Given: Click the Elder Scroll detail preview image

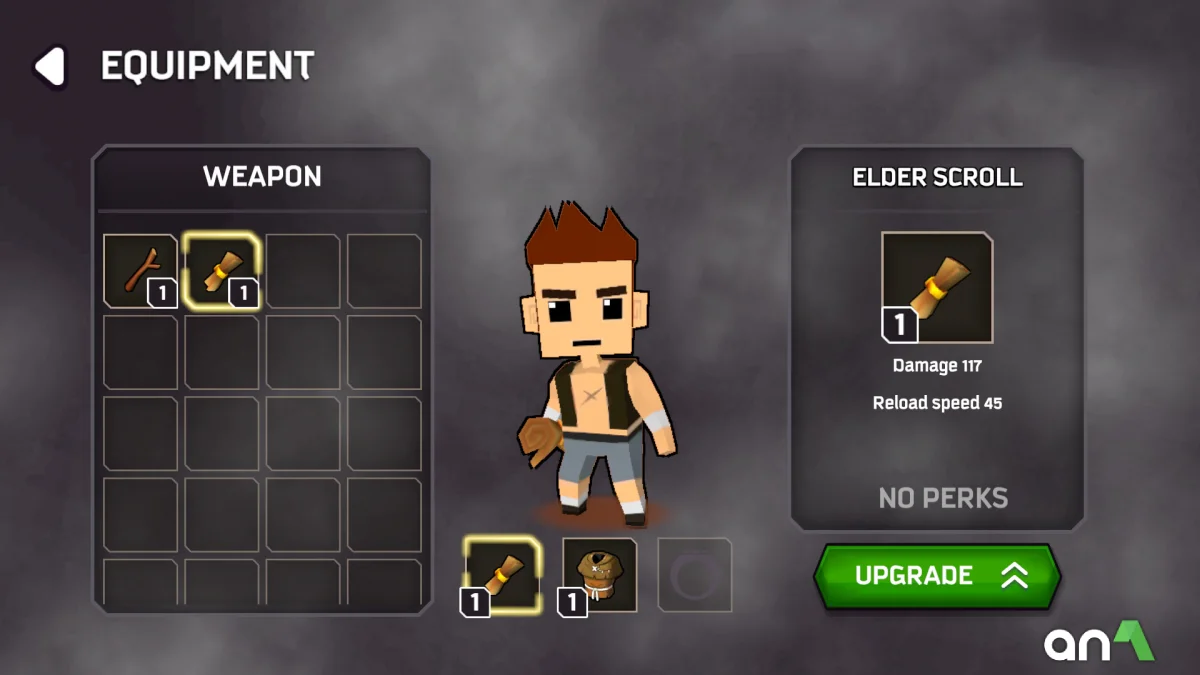Looking at the screenshot, I should tap(937, 288).
